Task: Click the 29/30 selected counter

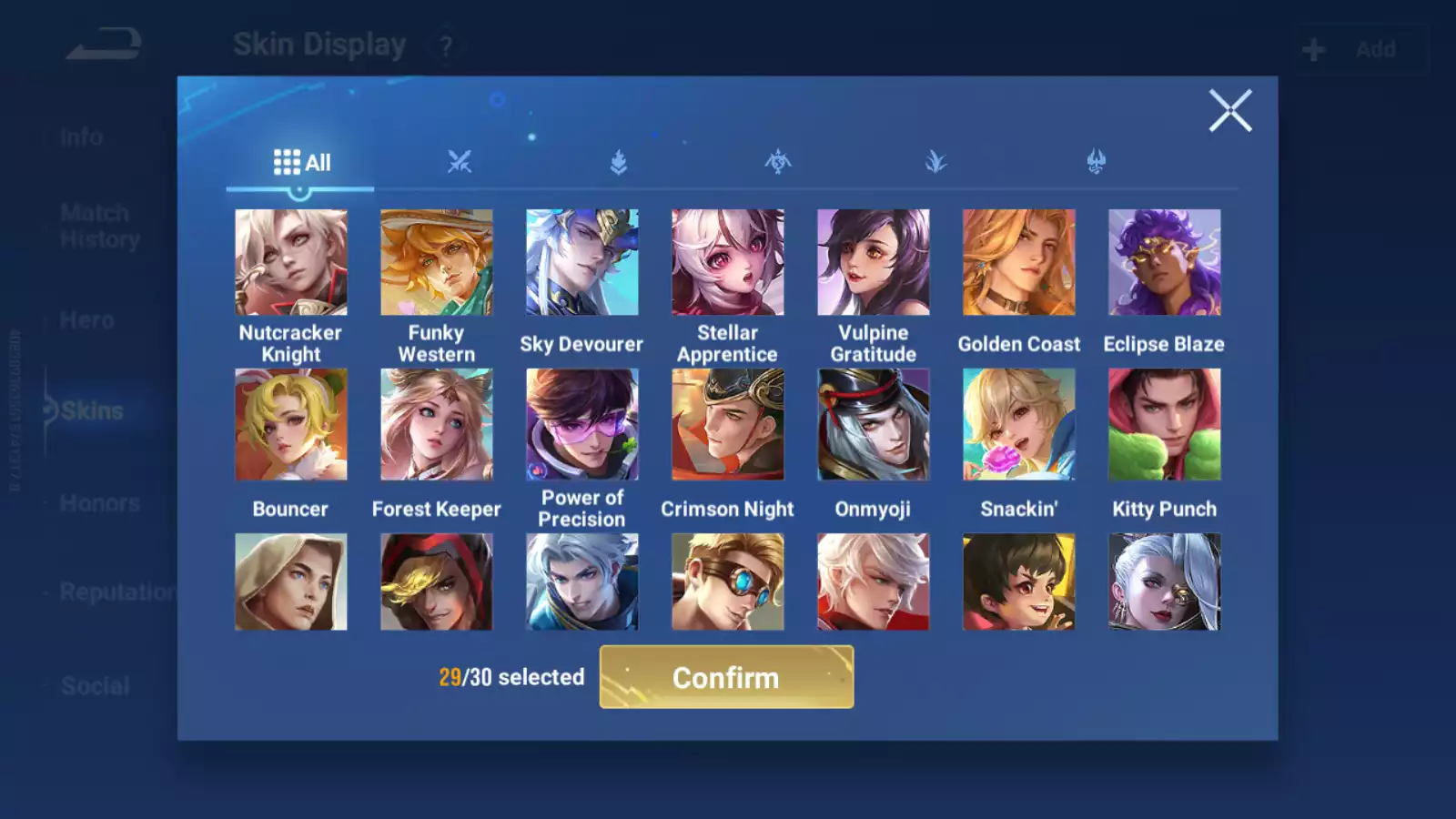Action: click(511, 677)
